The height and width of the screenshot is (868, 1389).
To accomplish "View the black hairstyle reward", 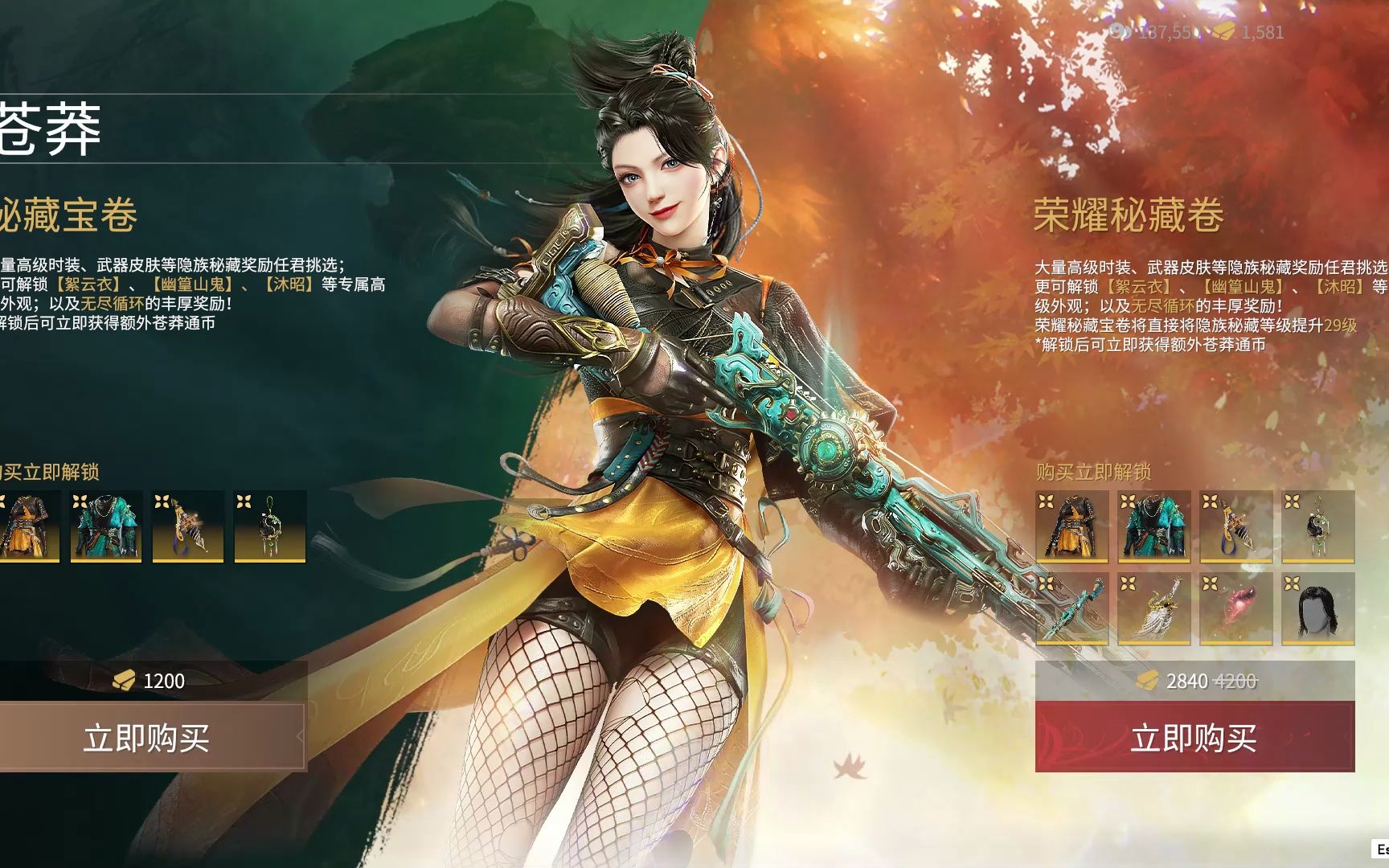I will [1317, 608].
